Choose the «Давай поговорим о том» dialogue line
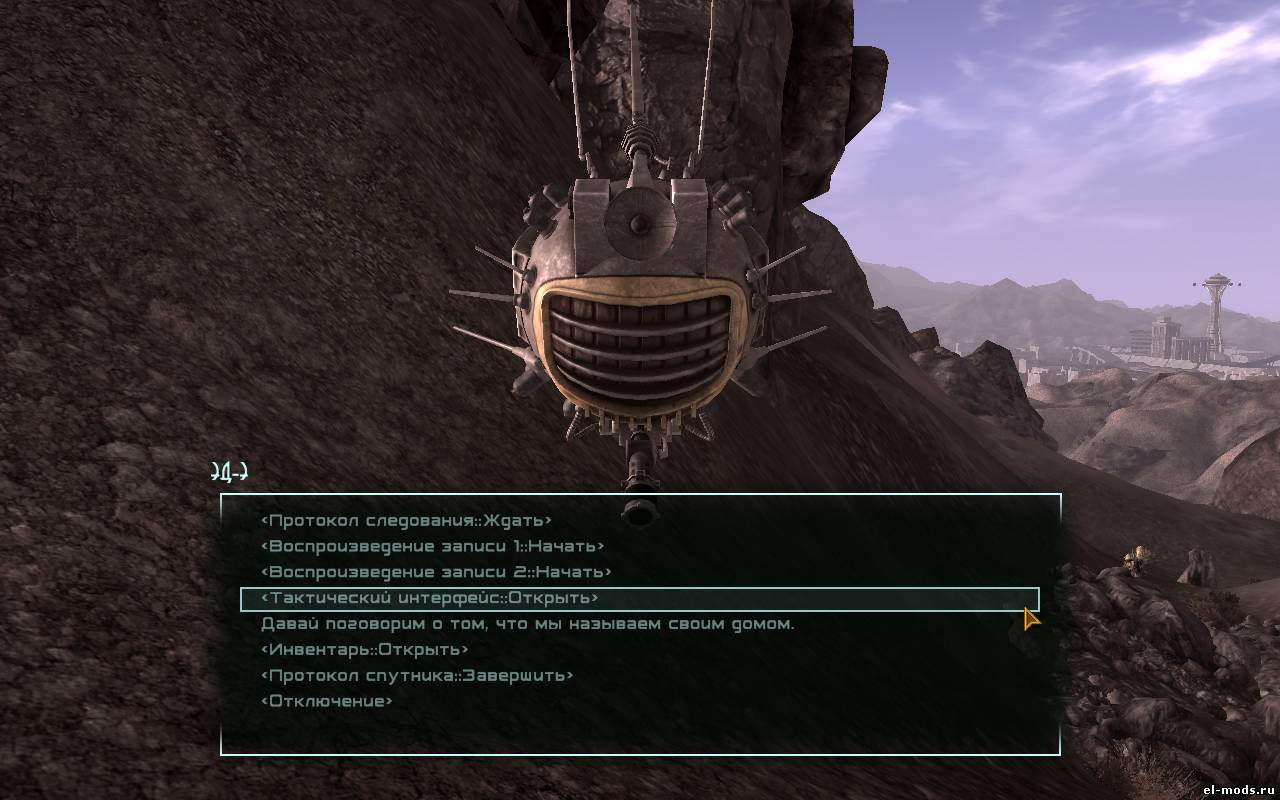Viewport: 1280px width, 800px height. point(527,624)
